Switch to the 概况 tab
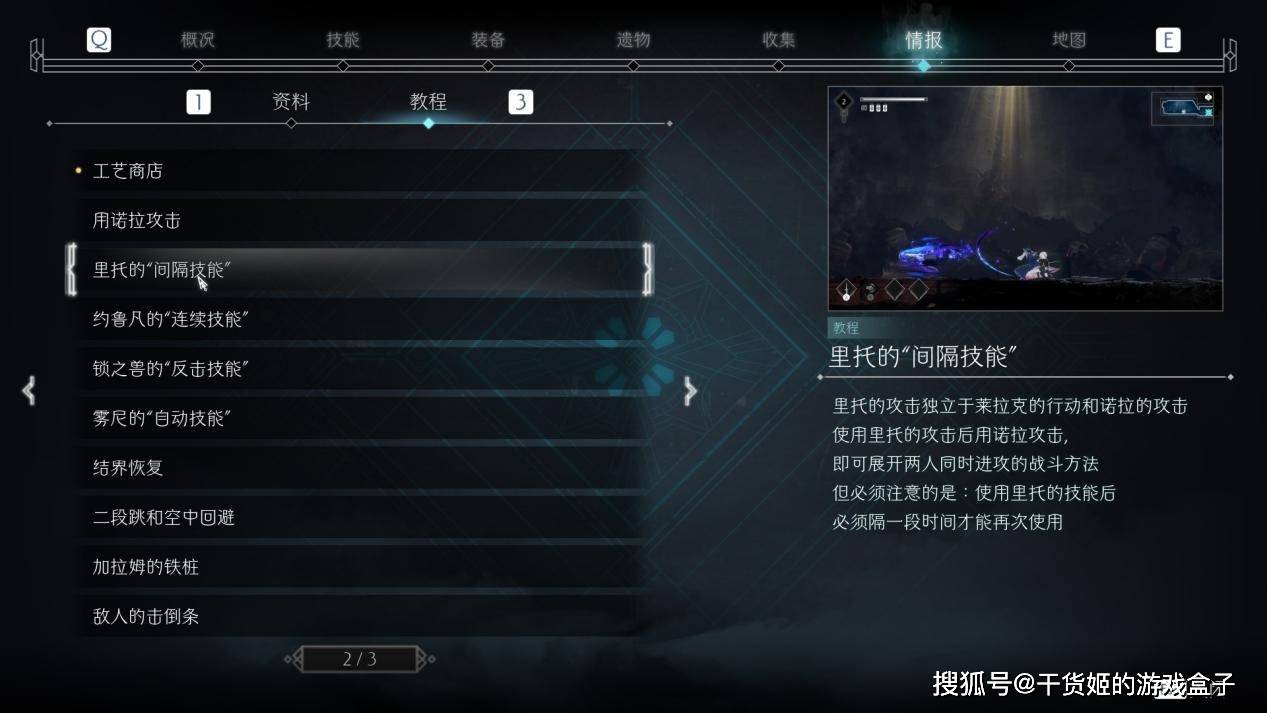The image size is (1267, 713). pos(198,41)
